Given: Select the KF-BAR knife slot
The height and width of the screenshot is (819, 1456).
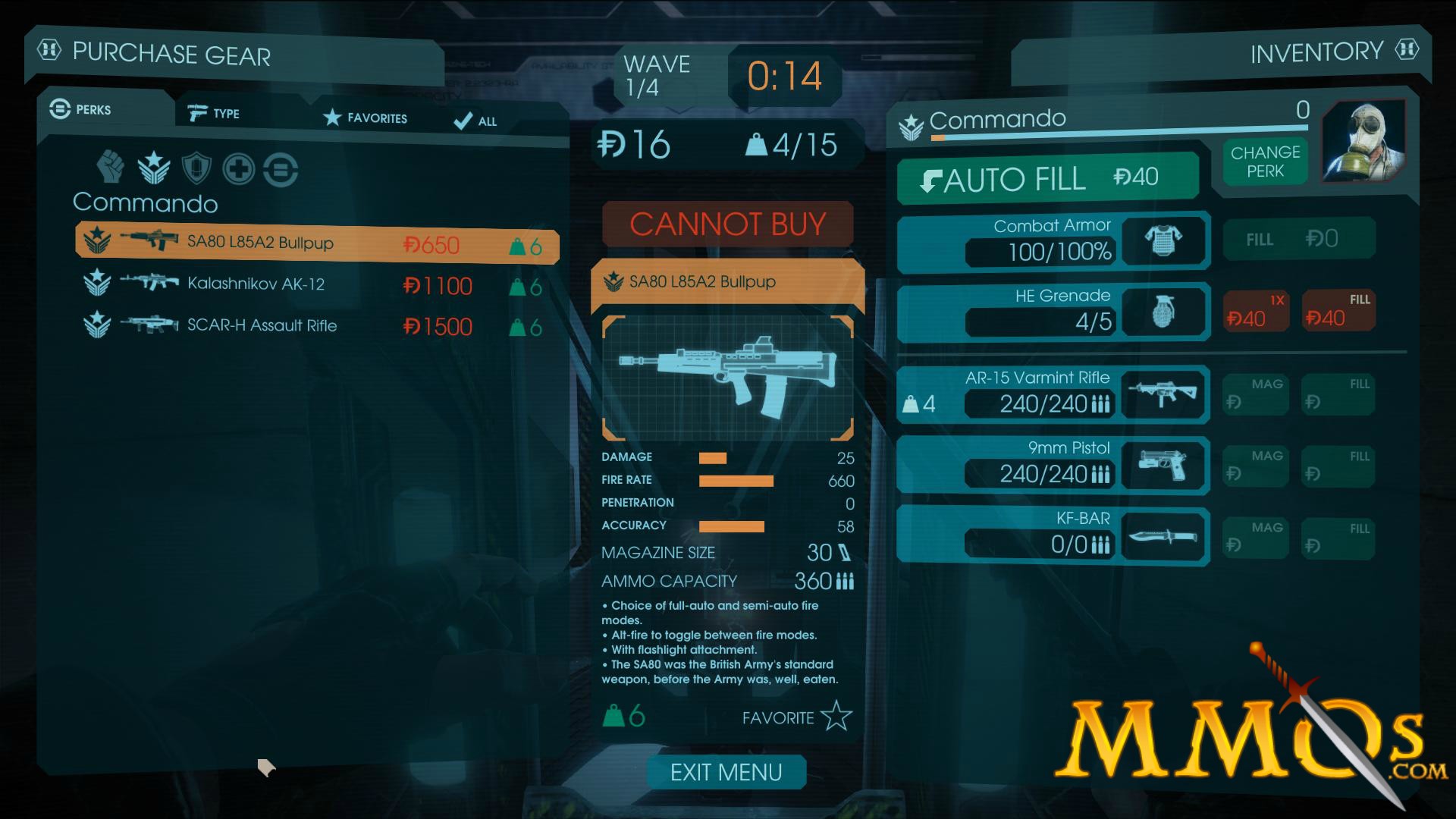Looking at the screenshot, I should tap(1053, 535).
